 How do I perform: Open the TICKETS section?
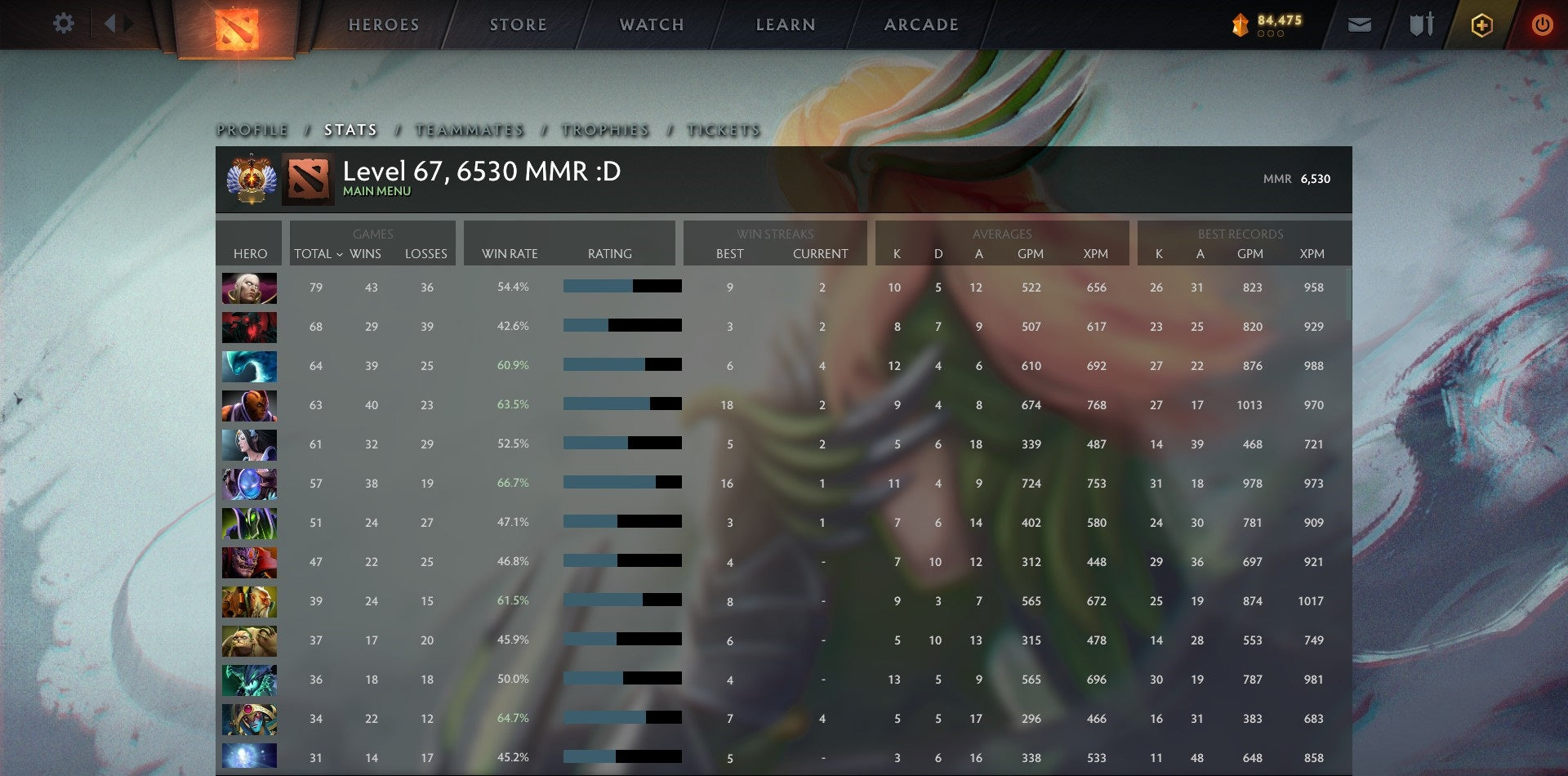click(724, 129)
